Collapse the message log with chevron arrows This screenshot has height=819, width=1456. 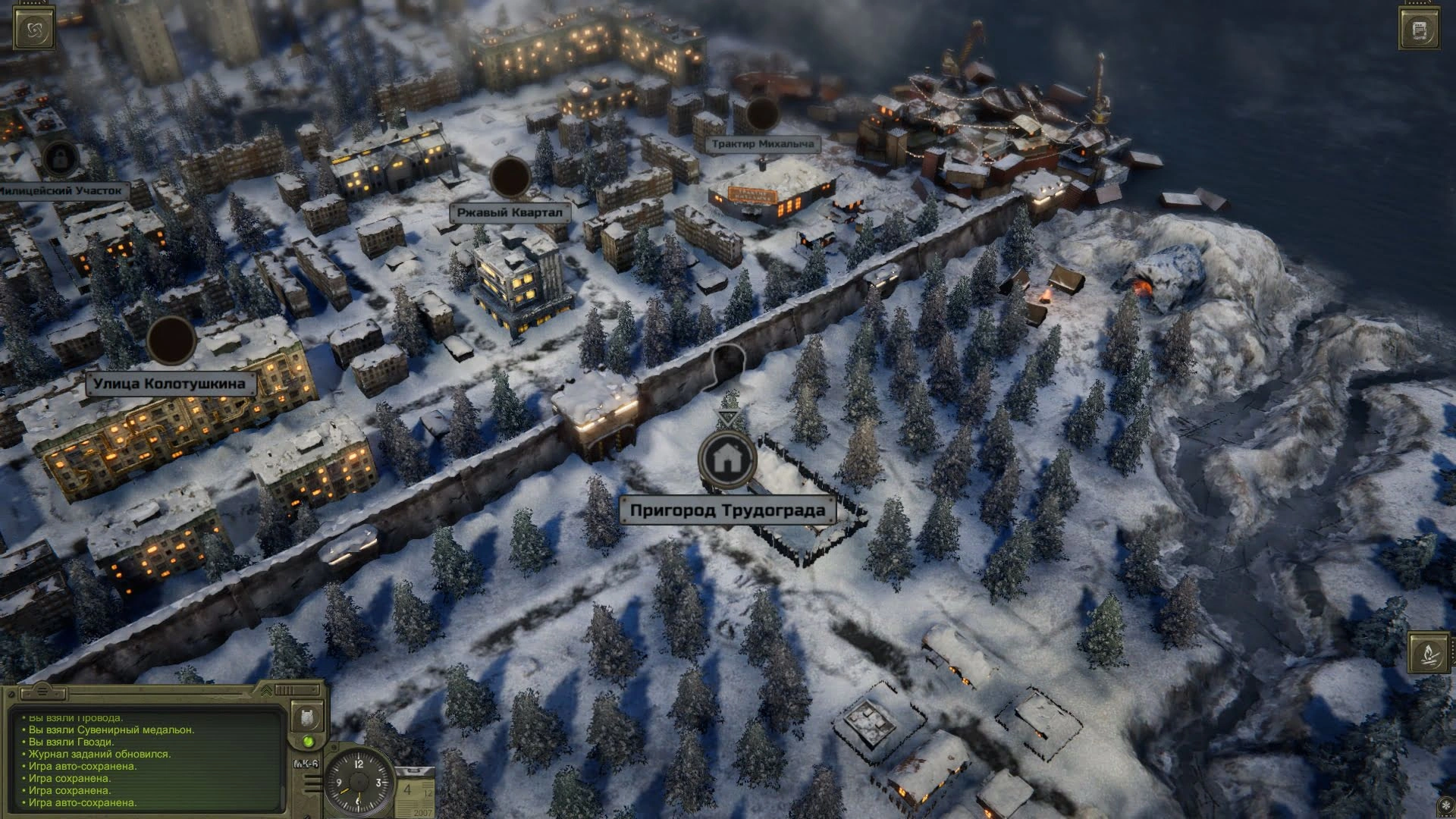(267, 691)
